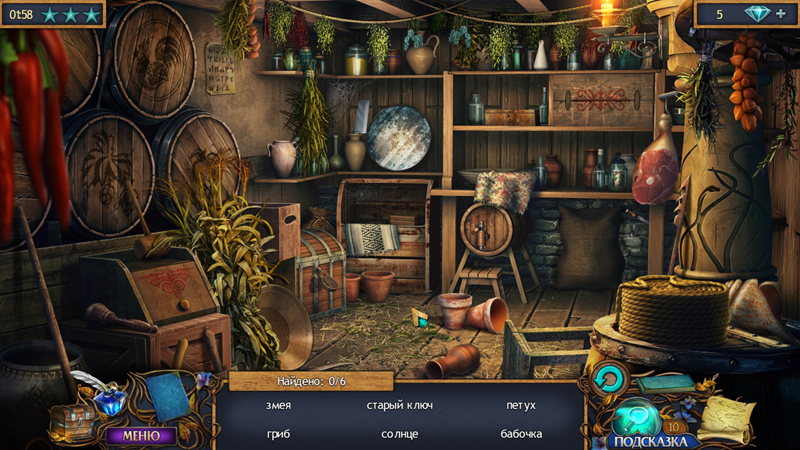Open the parchment map icon

[726, 416]
